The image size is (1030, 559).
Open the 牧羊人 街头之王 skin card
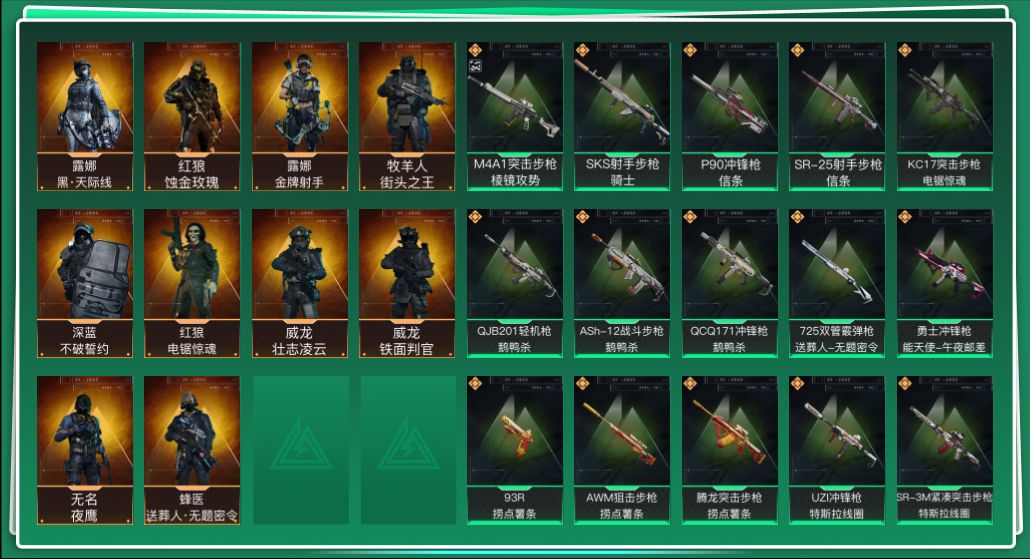(407, 116)
